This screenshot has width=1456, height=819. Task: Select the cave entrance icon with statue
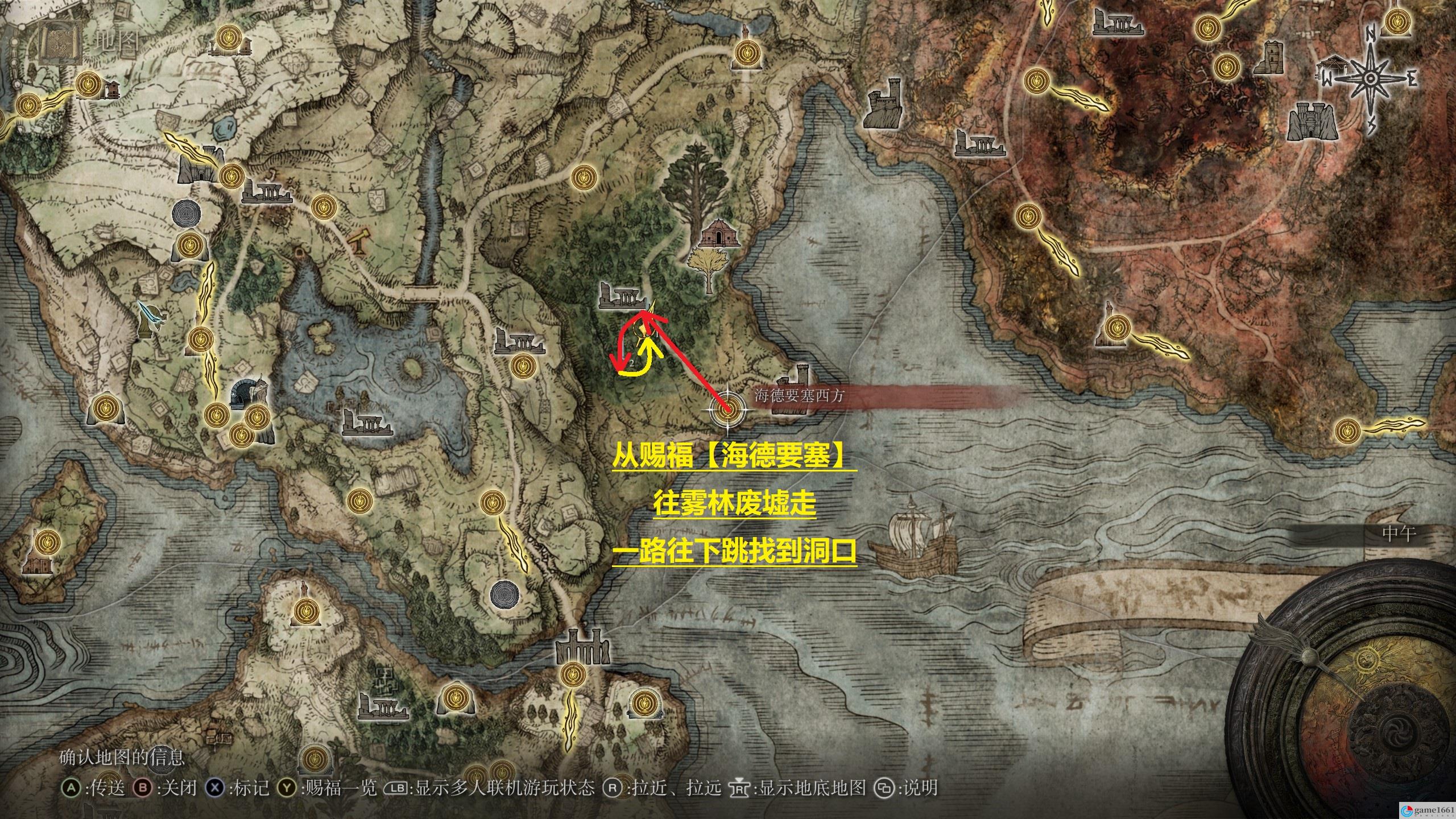tap(248, 393)
